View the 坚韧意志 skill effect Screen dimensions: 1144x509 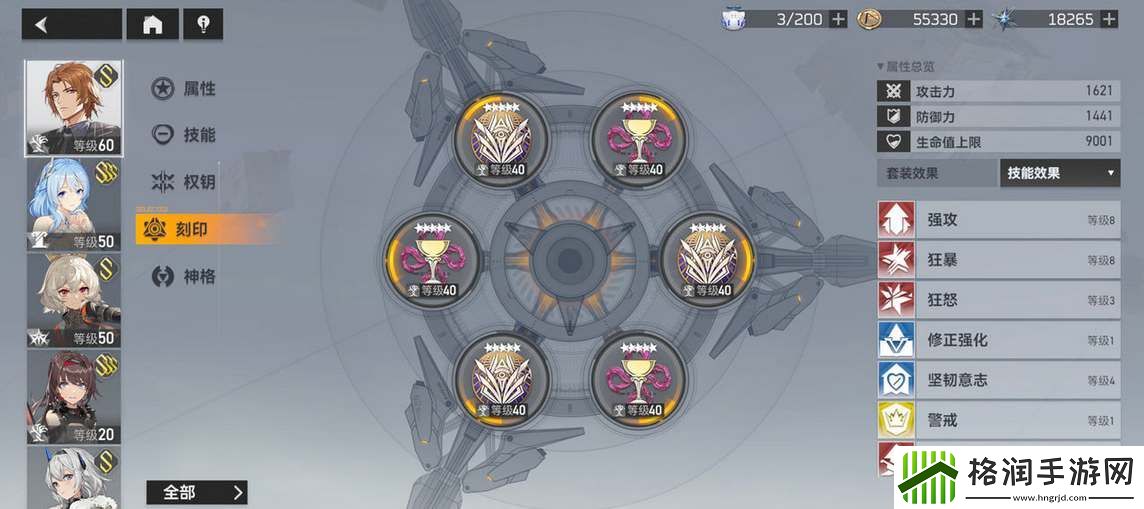pos(998,380)
